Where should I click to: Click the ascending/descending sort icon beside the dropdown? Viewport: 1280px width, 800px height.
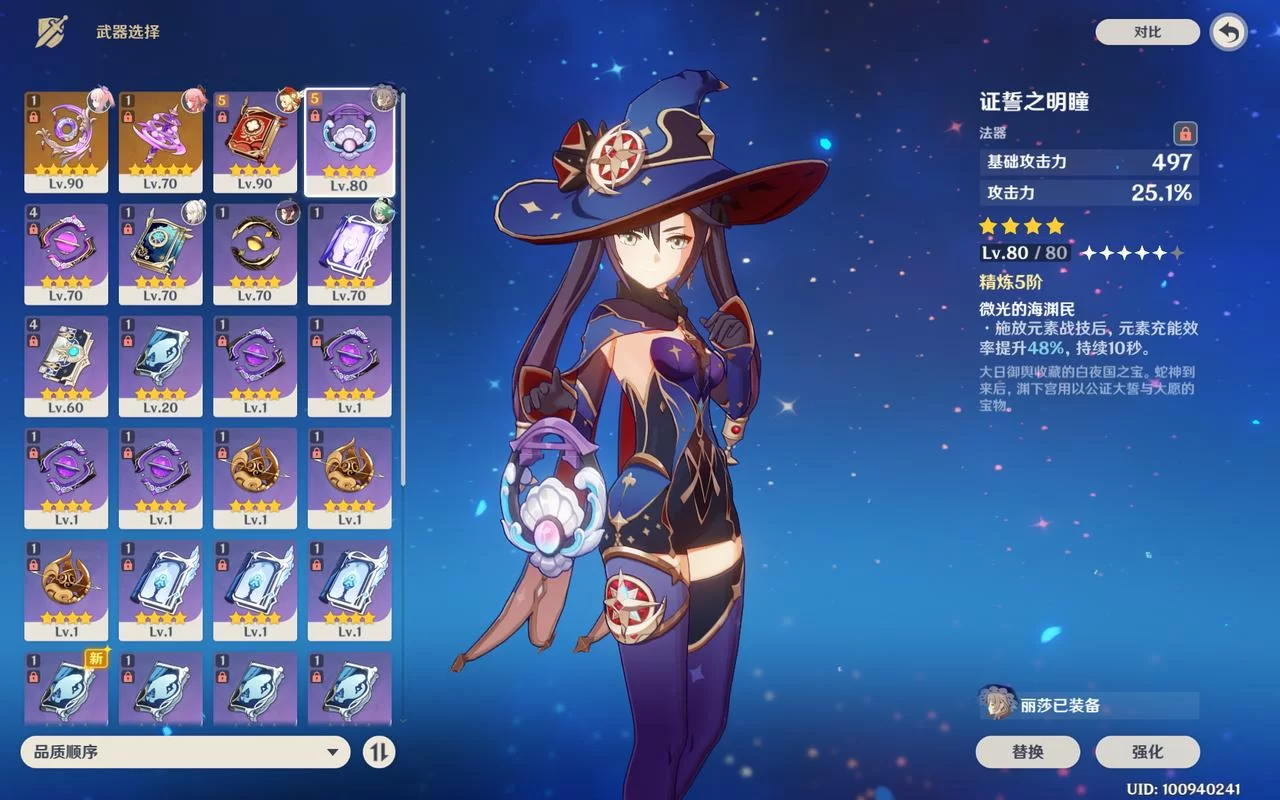[378, 751]
